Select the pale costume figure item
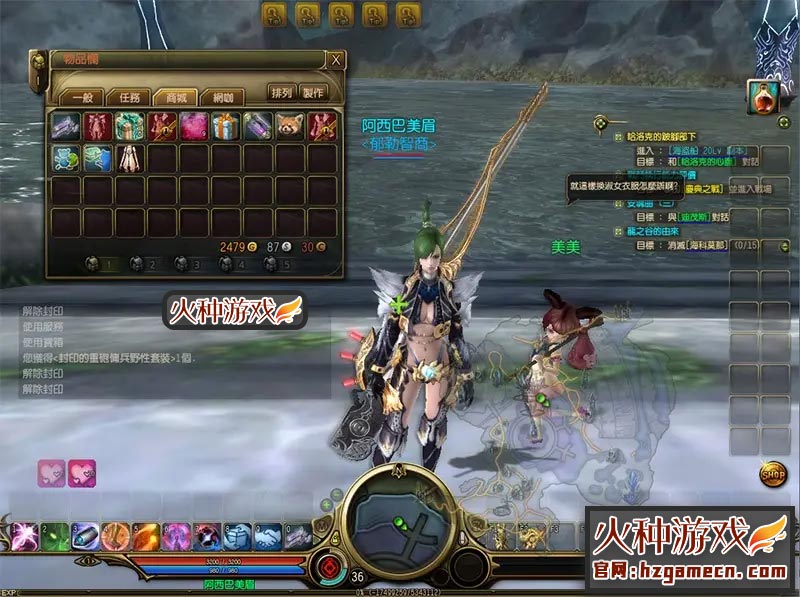The height and width of the screenshot is (597, 800). pos(130,158)
